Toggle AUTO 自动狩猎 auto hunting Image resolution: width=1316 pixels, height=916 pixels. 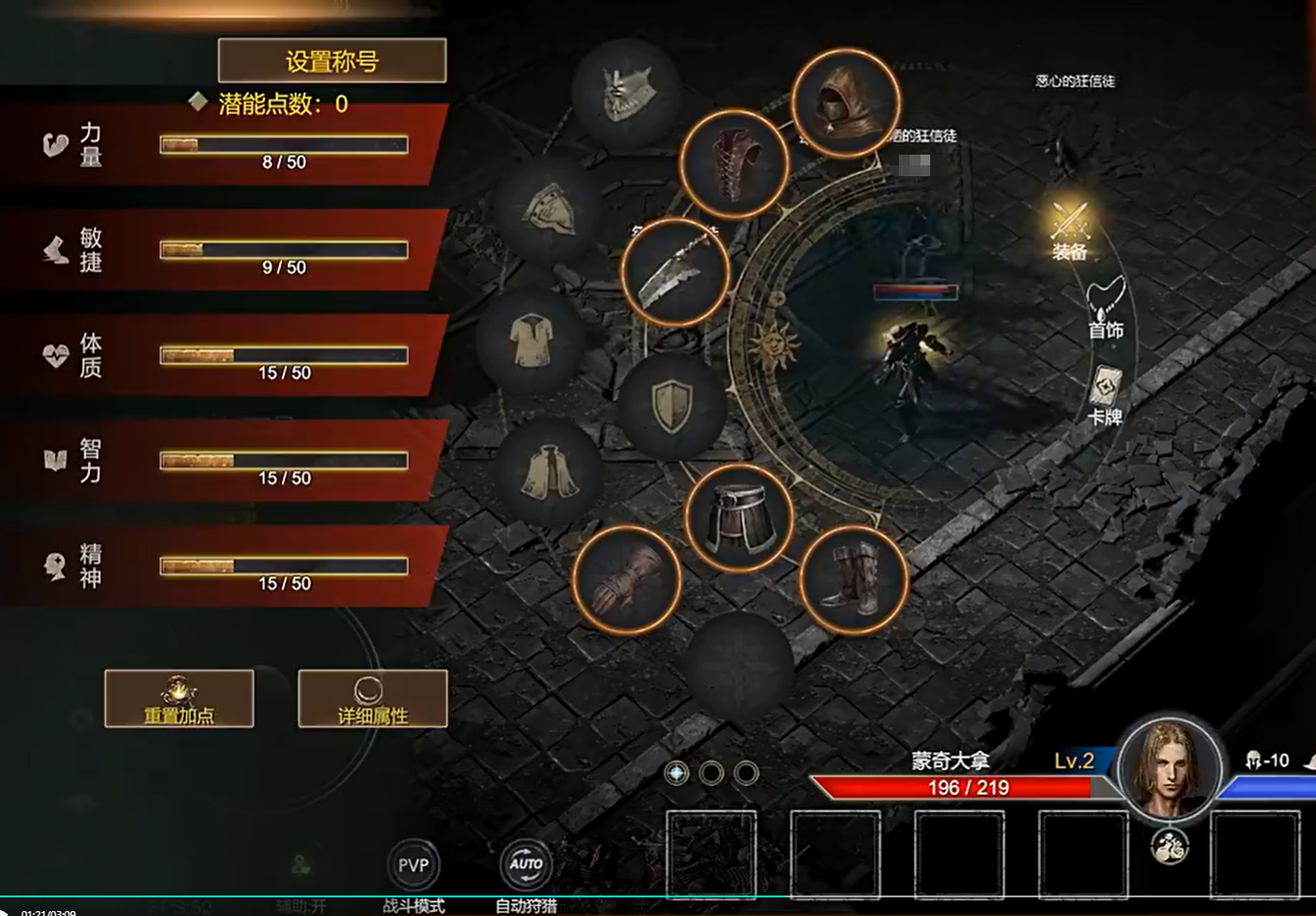click(526, 864)
